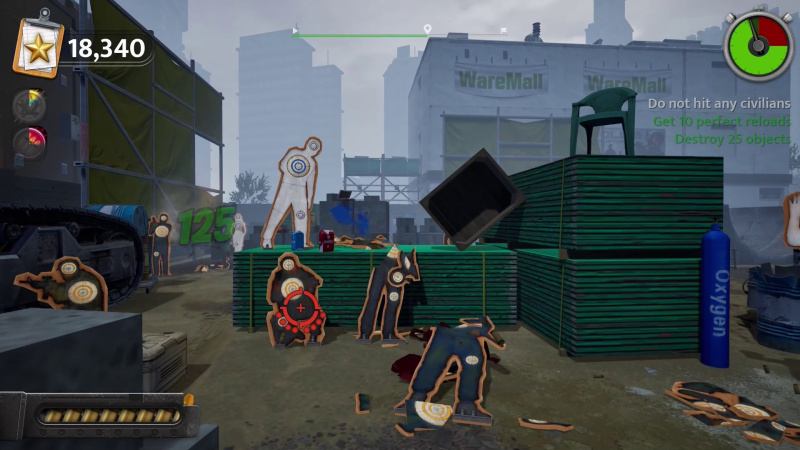Click the gold star clipboard icon

coord(38,45)
